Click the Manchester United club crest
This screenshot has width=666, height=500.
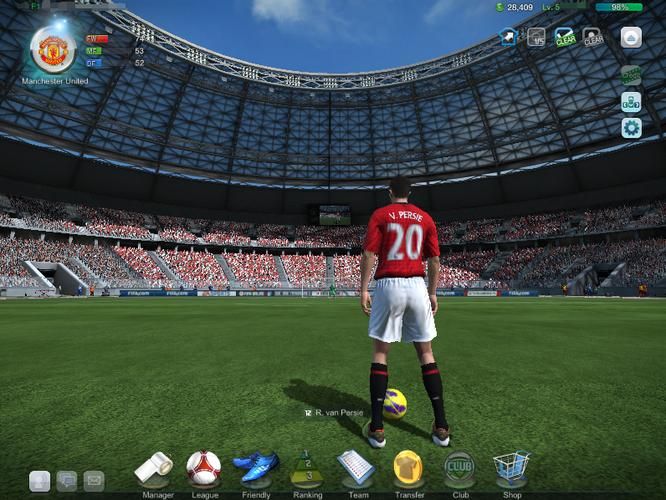53,49
